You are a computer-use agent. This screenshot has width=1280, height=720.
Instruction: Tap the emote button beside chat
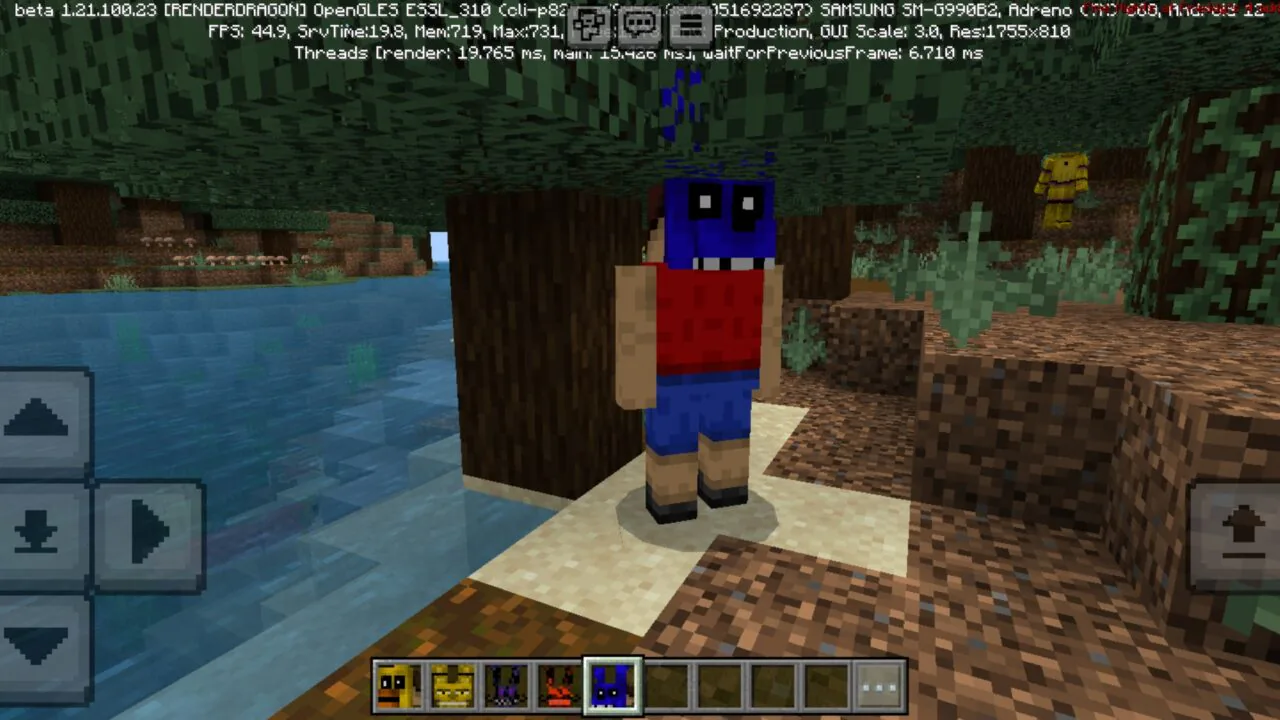(589, 25)
